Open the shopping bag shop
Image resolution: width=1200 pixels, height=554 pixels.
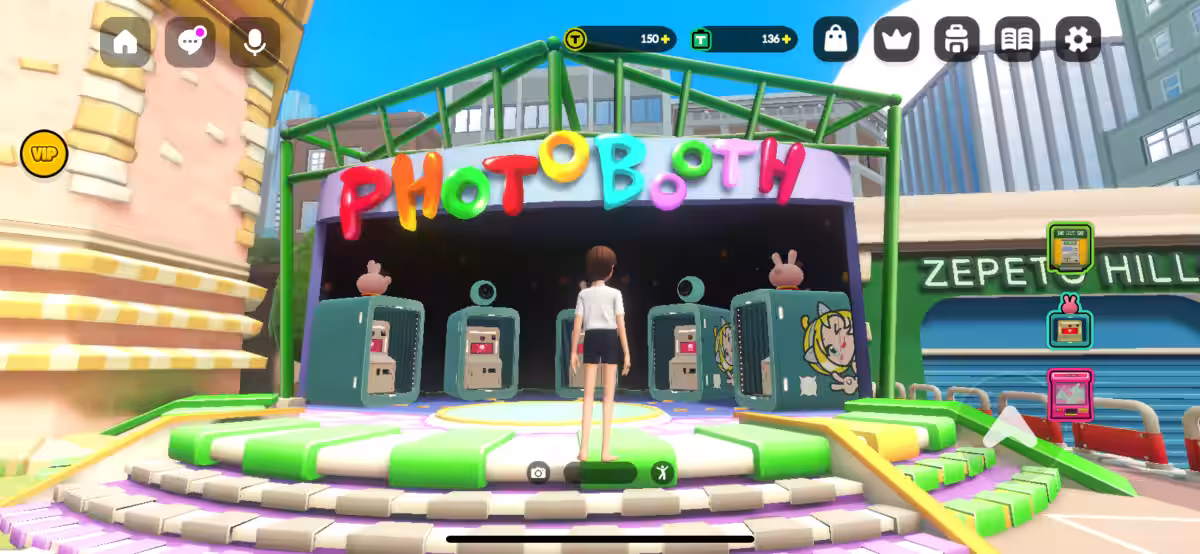(x=835, y=40)
